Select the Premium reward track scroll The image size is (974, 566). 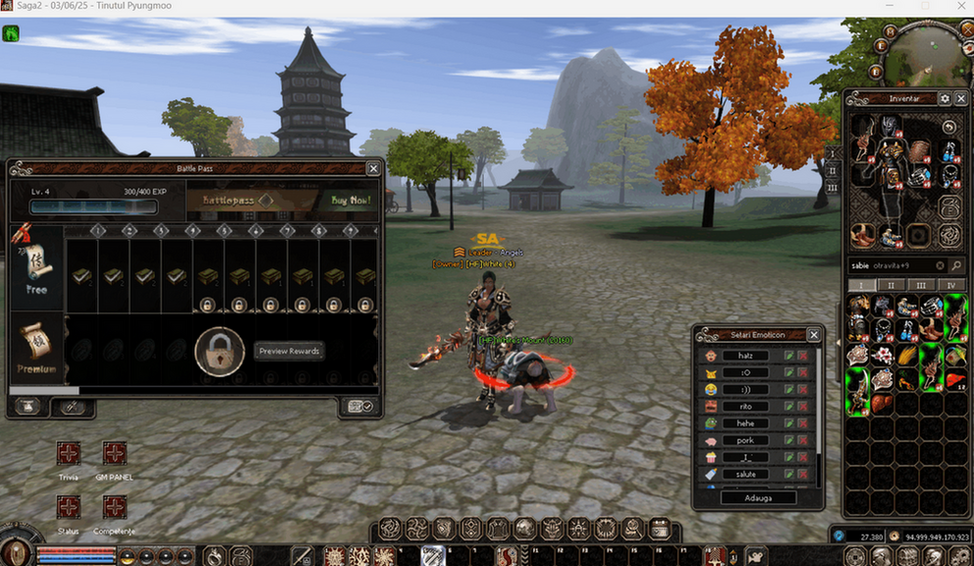coord(36,349)
